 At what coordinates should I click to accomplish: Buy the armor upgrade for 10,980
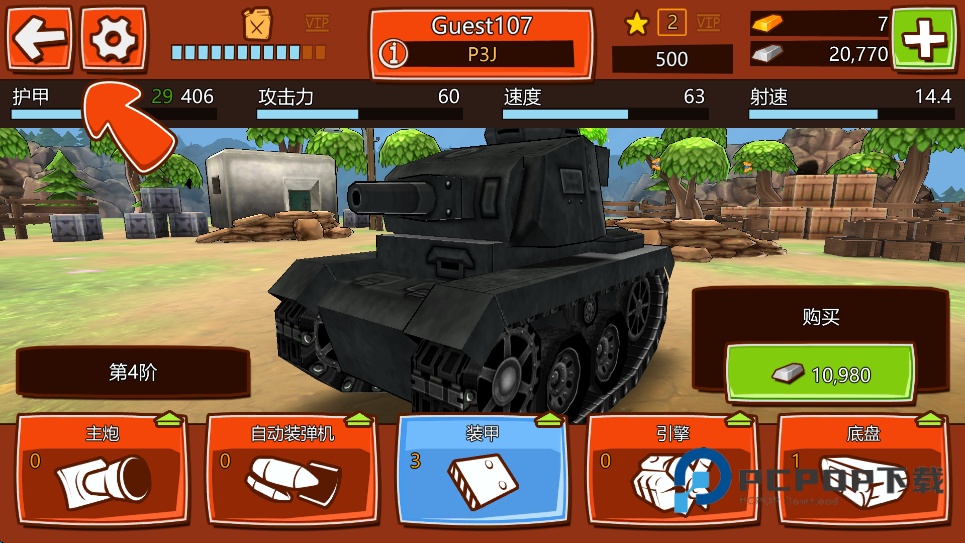pyautogui.click(x=820, y=375)
